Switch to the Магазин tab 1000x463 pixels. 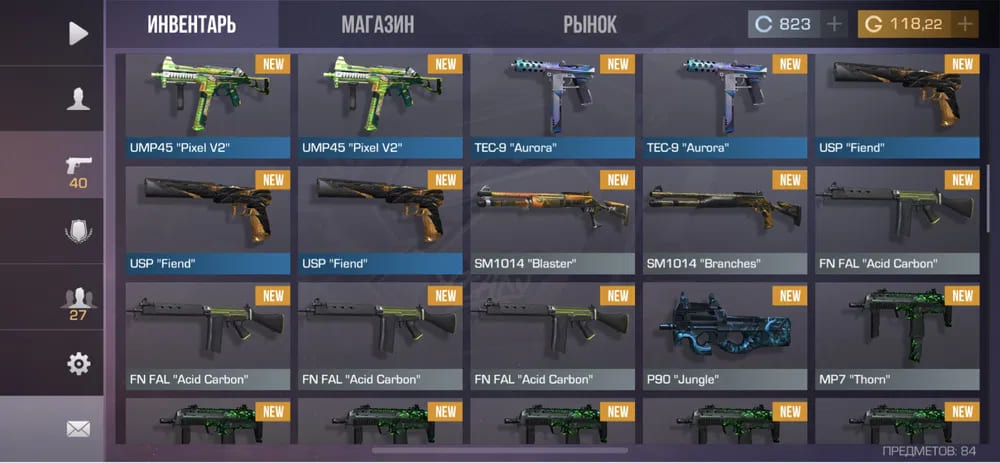point(377,24)
